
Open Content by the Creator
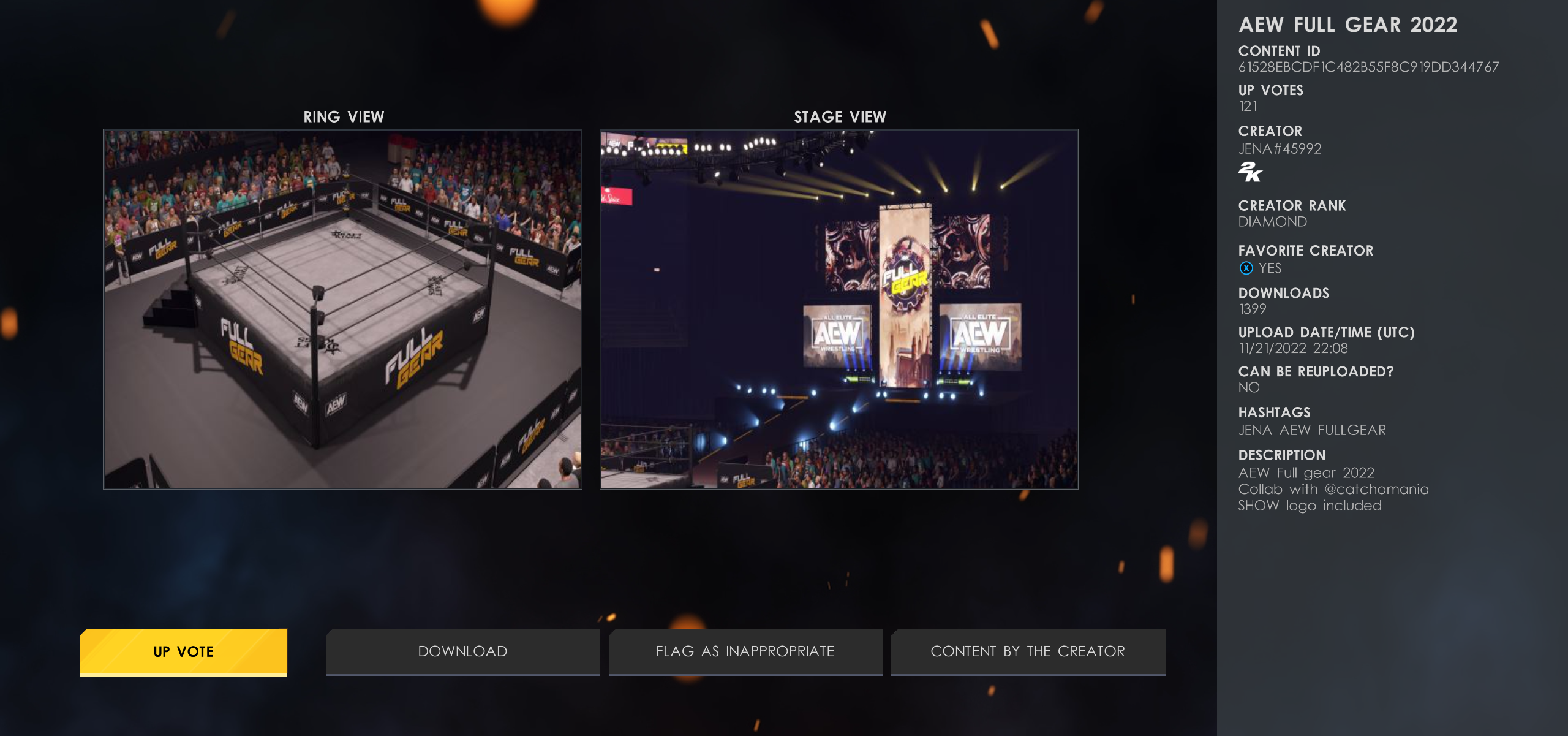1028,651
